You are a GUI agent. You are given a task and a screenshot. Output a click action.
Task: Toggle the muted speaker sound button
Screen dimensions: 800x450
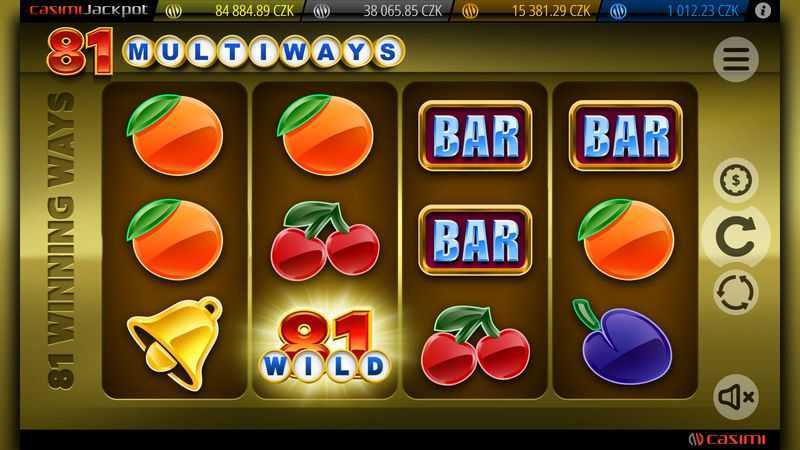[x=735, y=397]
